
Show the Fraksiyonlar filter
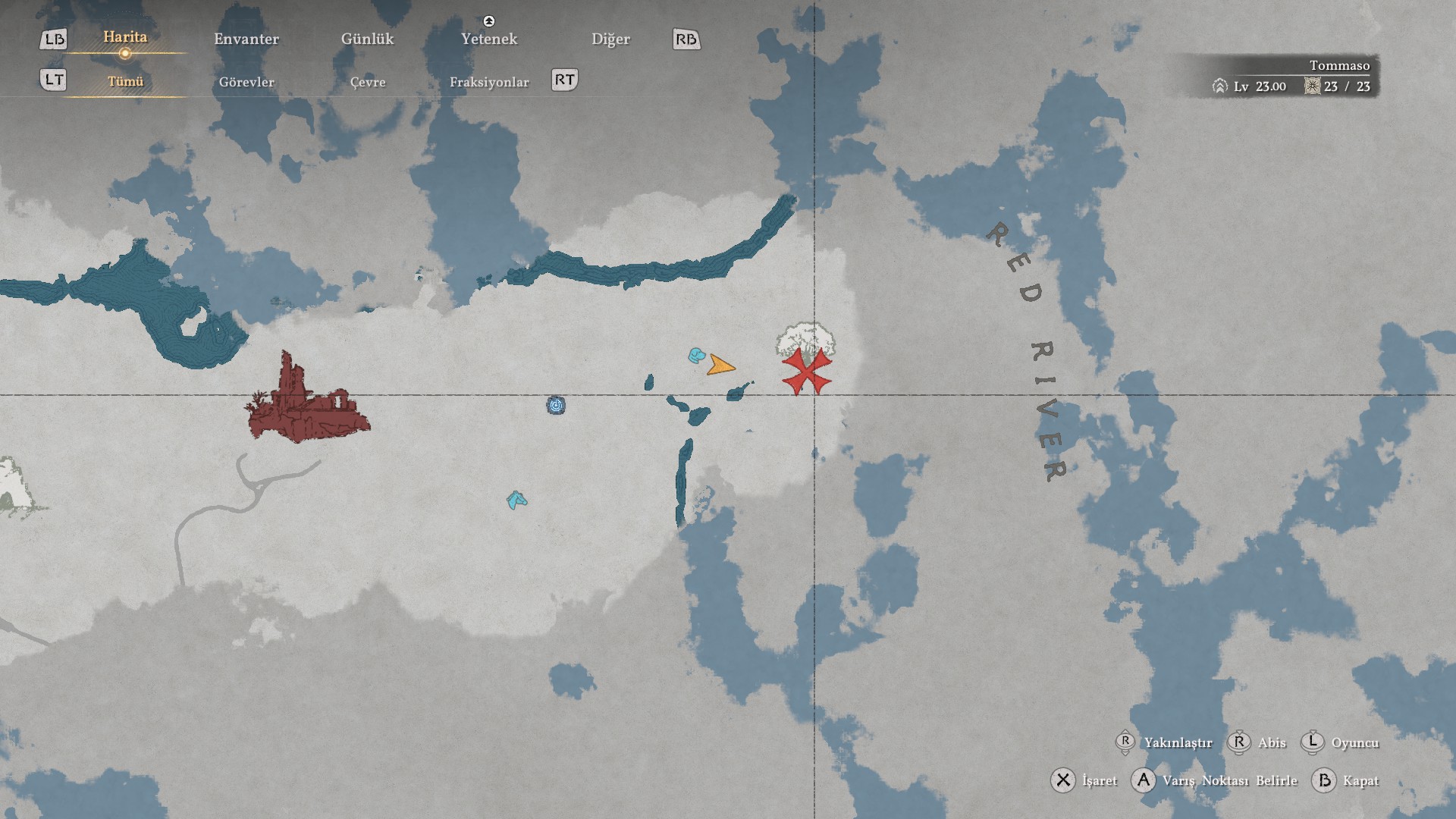point(489,82)
